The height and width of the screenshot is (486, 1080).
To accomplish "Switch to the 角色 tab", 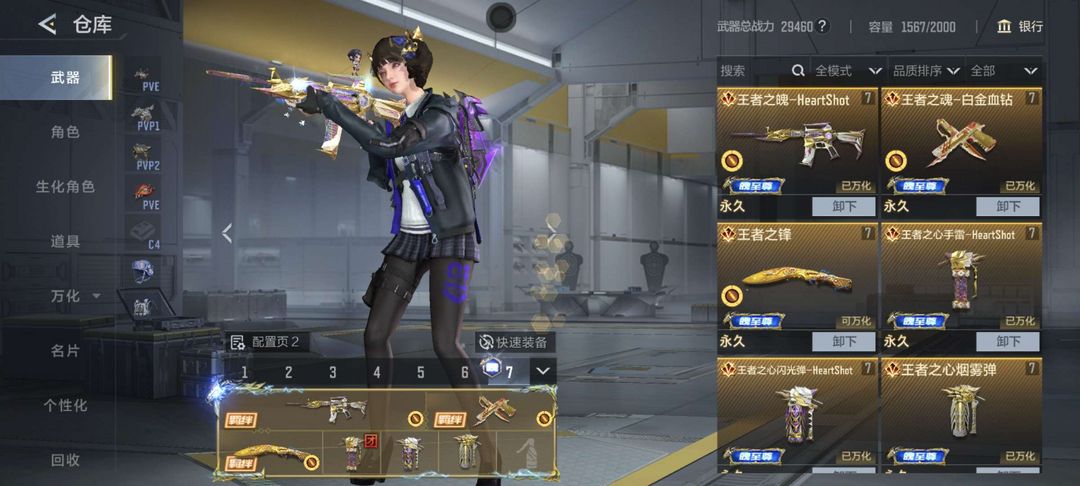I will click(x=65, y=132).
